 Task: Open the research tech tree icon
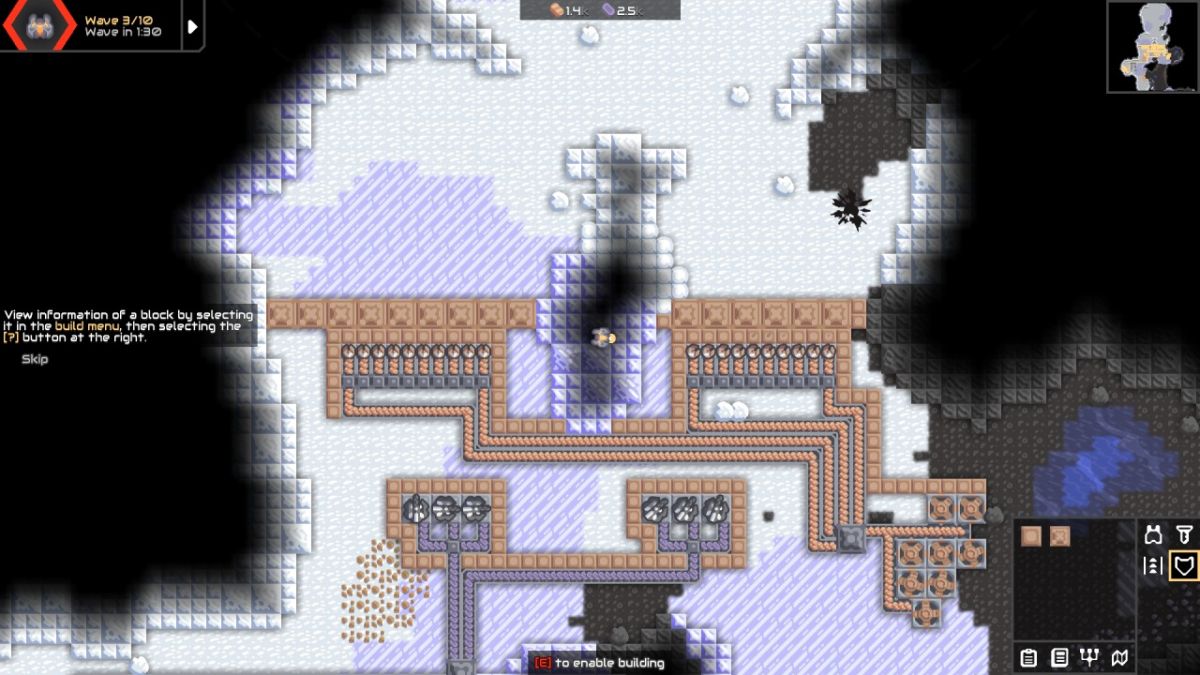click(x=1090, y=657)
